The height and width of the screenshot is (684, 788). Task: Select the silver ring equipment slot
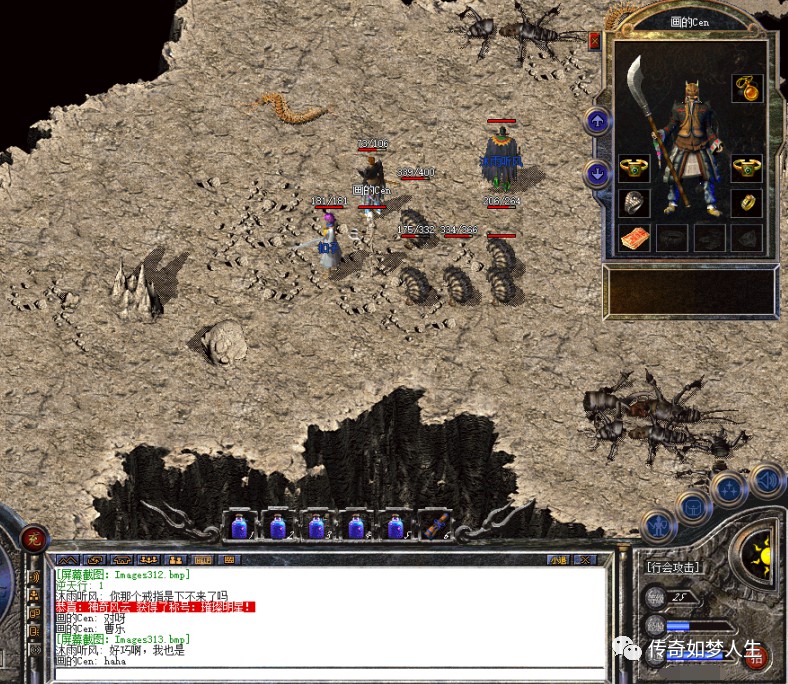click(634, 203)
